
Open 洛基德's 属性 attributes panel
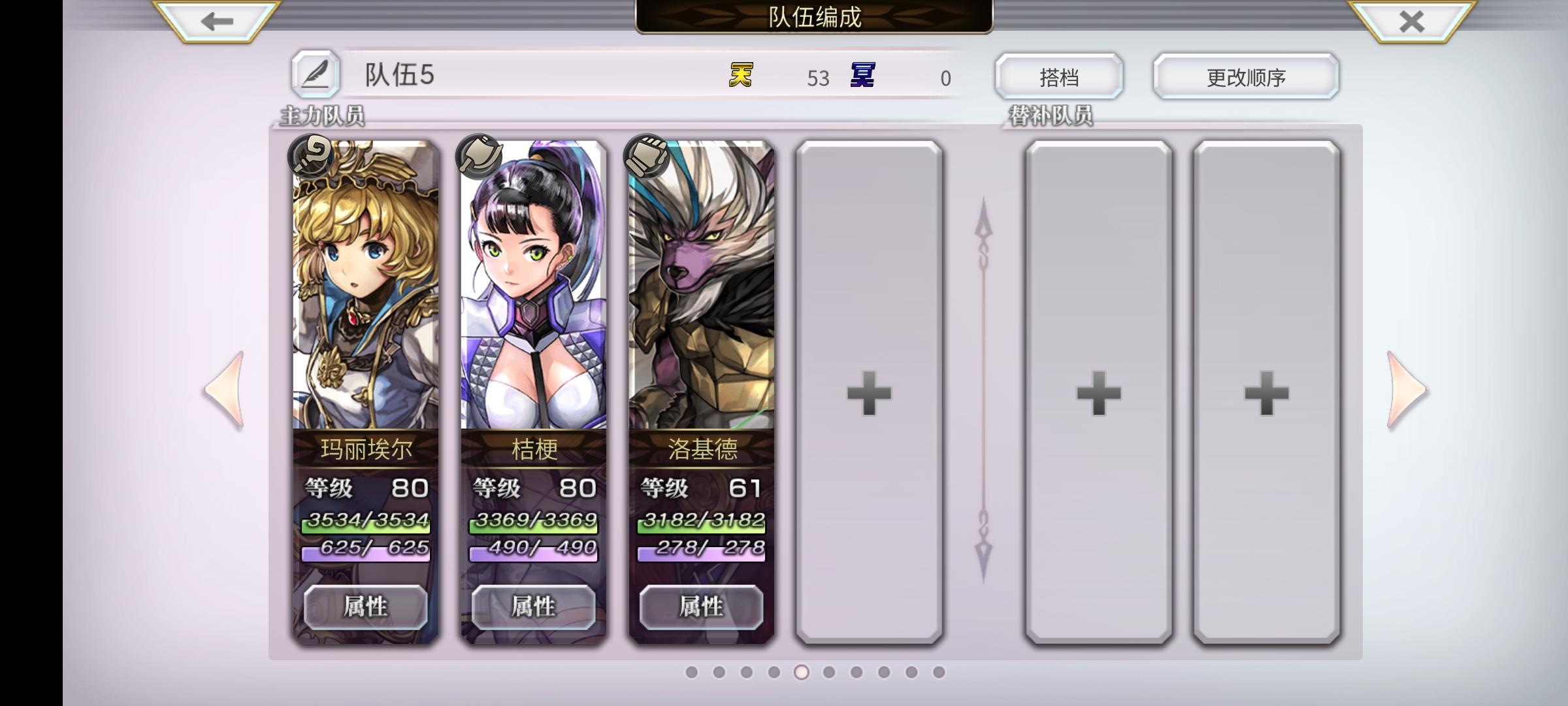tap(700, 607)
